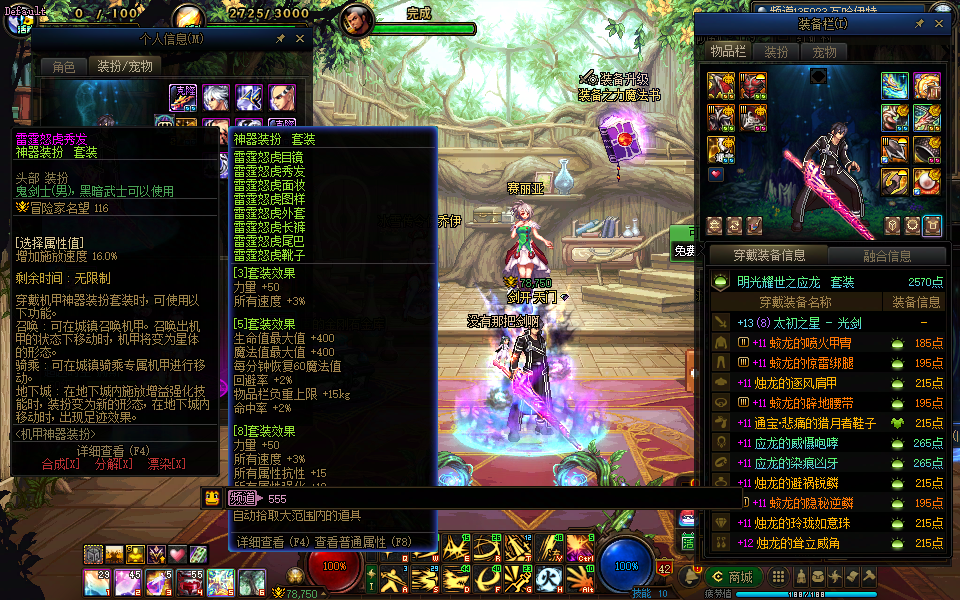Switch to the 角色 tab in personal info

click(x=63, y=66)
